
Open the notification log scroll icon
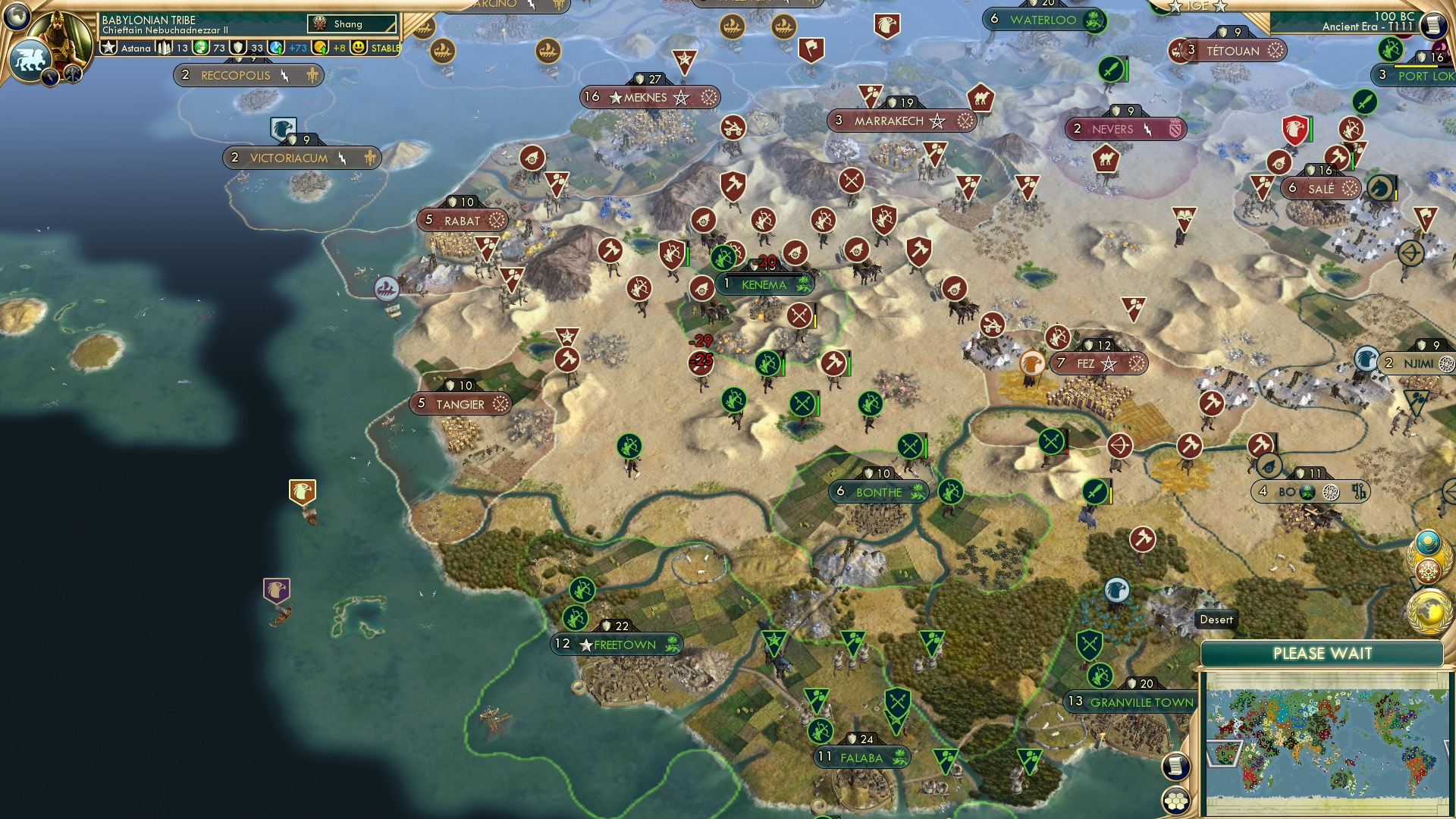point(1175,767)
